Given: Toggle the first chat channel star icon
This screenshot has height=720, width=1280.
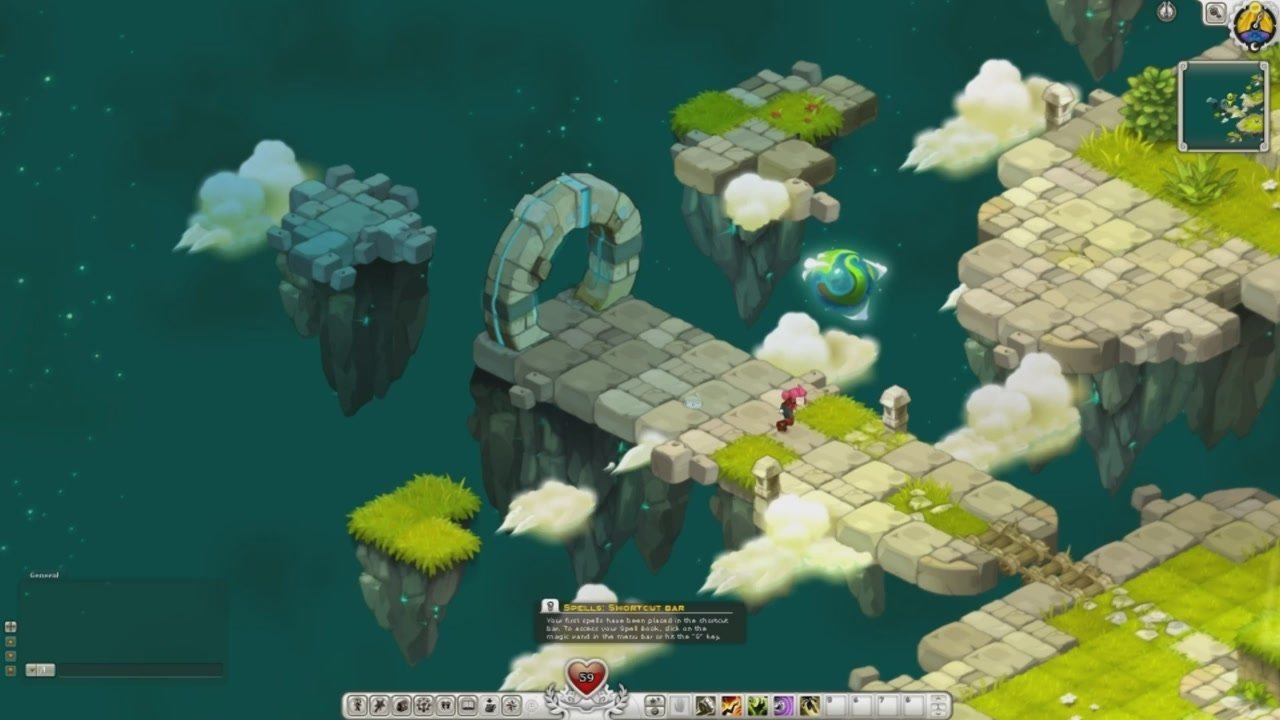Looking at the screenshot, I should point(10,641).
